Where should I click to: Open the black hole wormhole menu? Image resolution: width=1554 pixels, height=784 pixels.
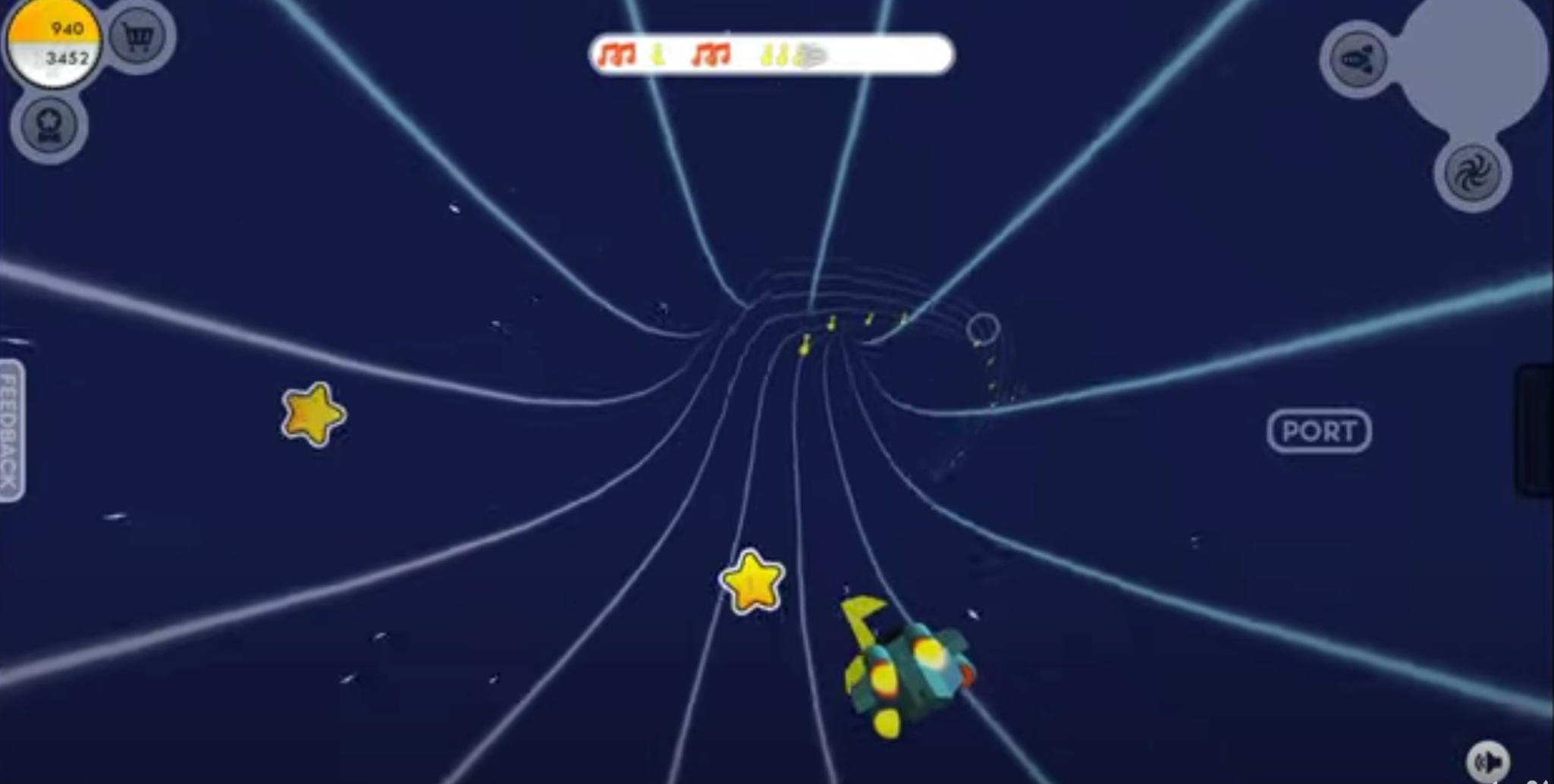[1472, 175]
